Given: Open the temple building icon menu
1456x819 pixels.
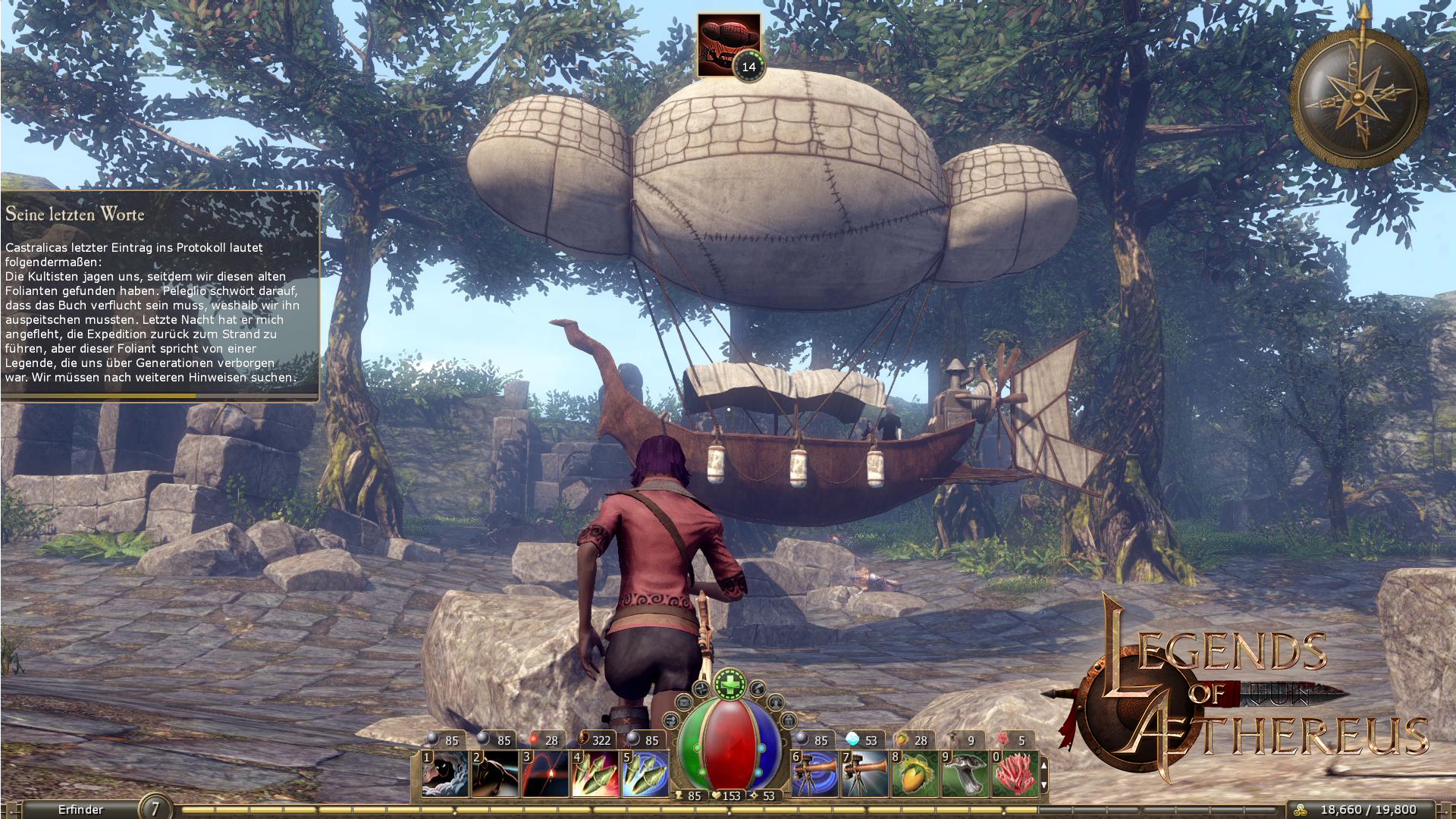Looking at the screenshot, I should tap(789, 720).
